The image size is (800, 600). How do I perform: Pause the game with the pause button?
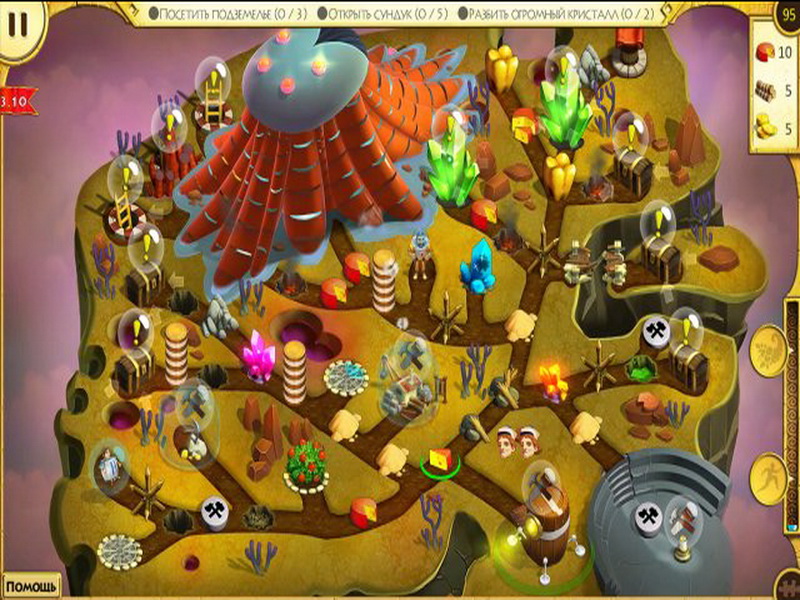(17, 24)
